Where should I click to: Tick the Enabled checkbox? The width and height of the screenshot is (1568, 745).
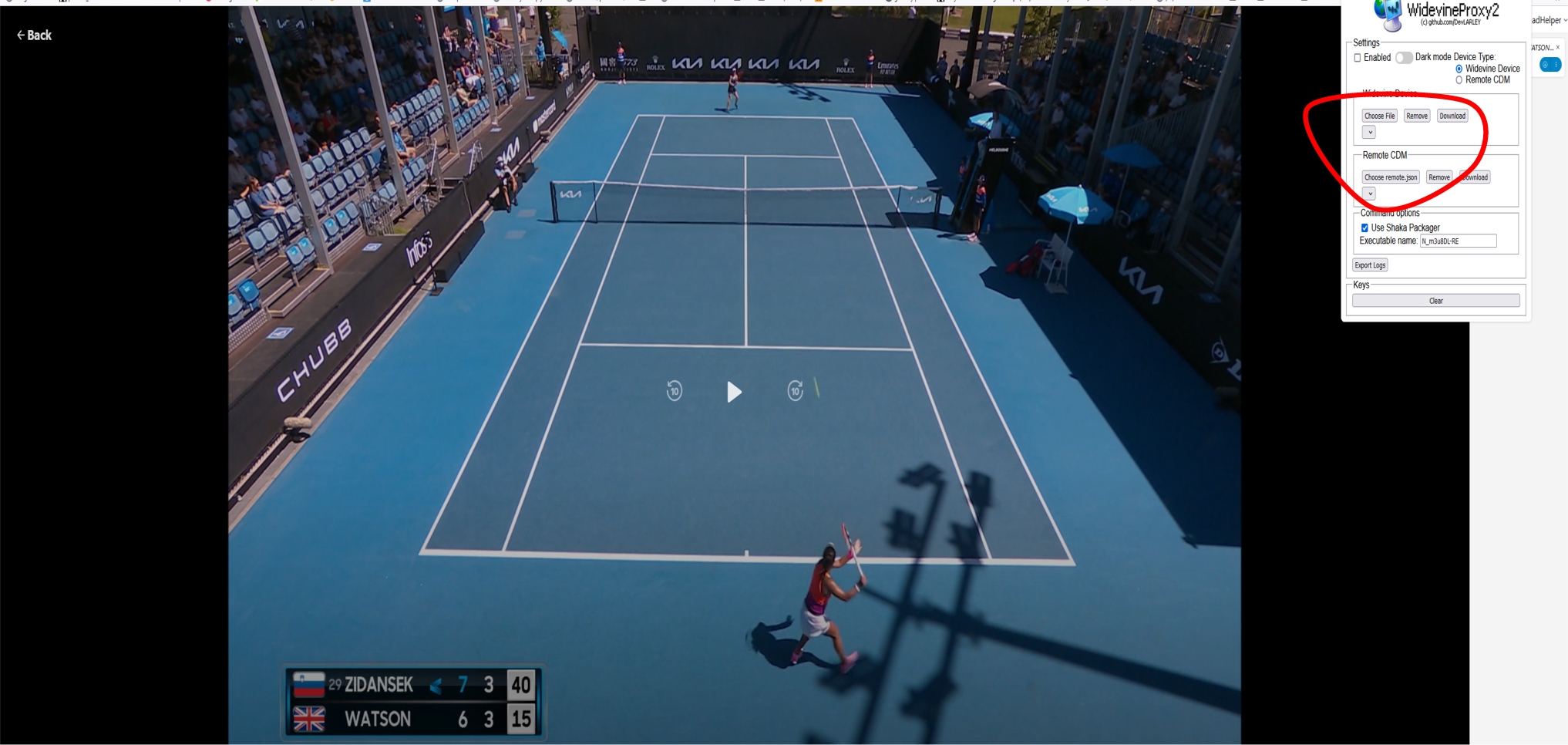(1358, 58)
